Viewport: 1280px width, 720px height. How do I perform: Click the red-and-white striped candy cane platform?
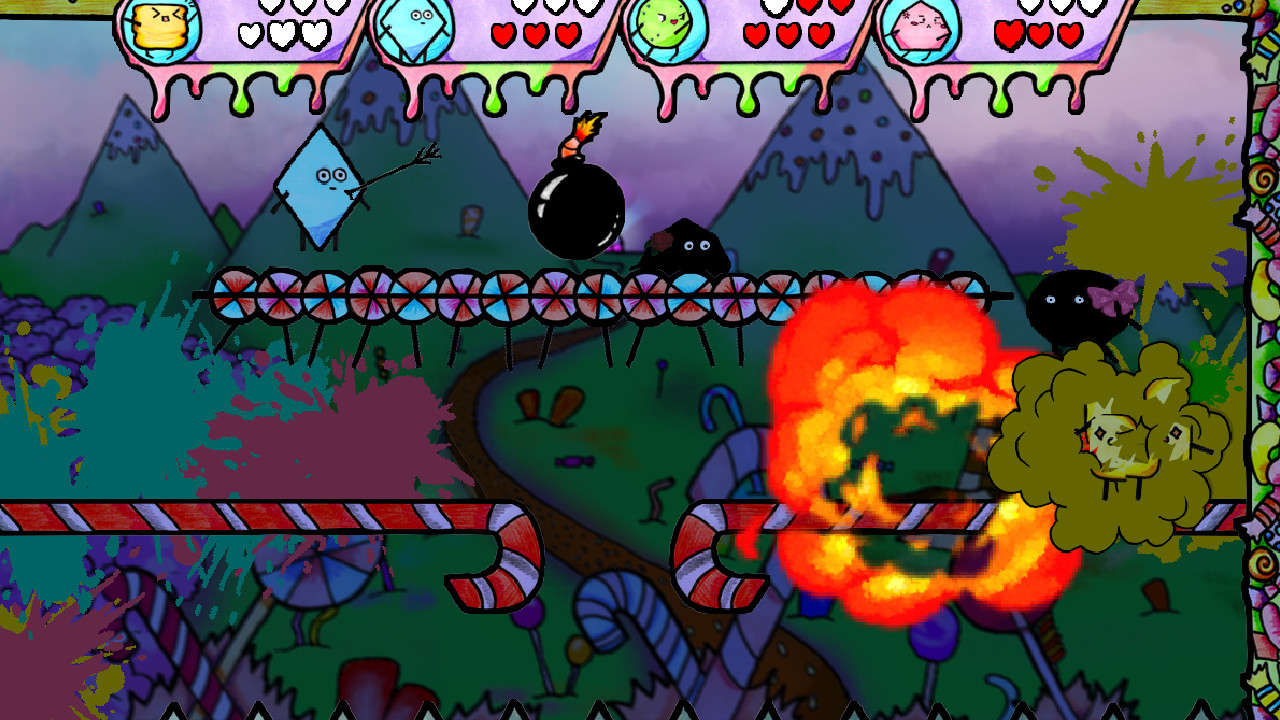click(250, 515)
